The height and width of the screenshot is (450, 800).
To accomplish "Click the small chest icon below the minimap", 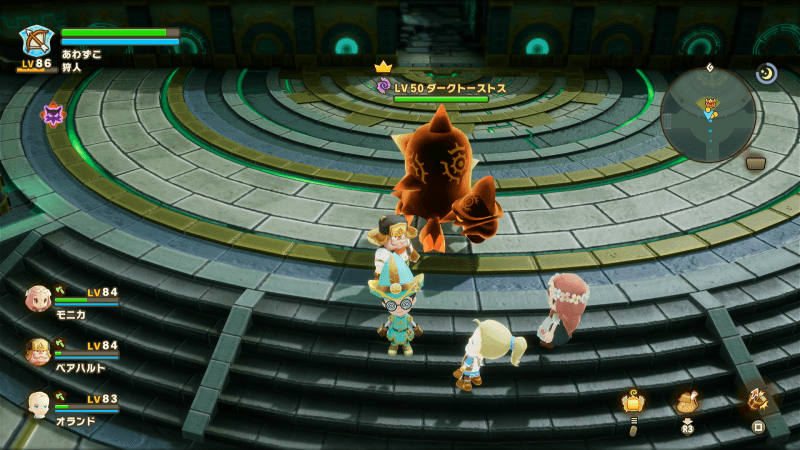I will [756, 162].
